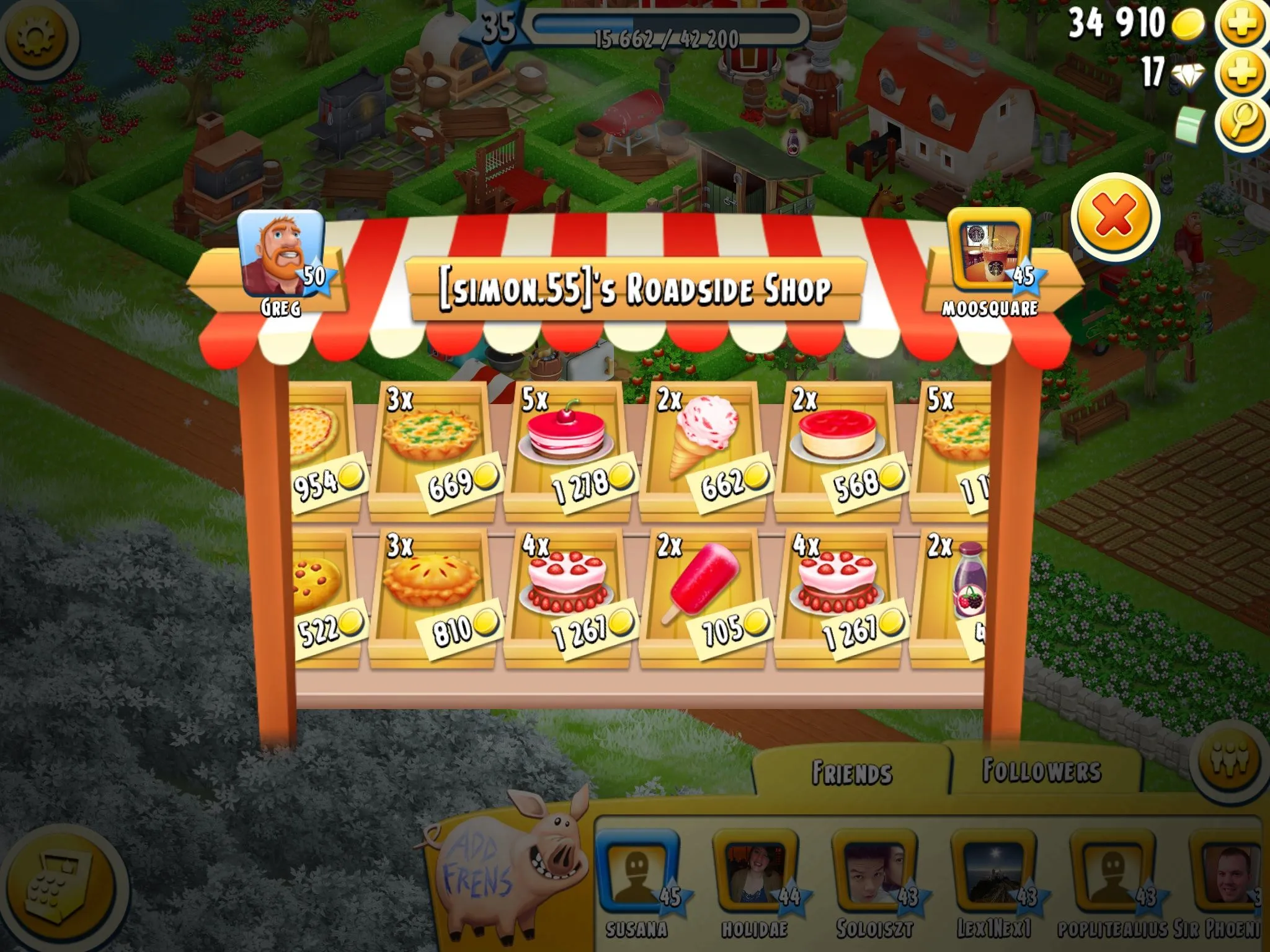Image resolution: width=1270 pixels, height=952 pixels.
Task: Buy the cherry cake for 1 278 coins
Action: pyautogui.click(x=567, y=449)
